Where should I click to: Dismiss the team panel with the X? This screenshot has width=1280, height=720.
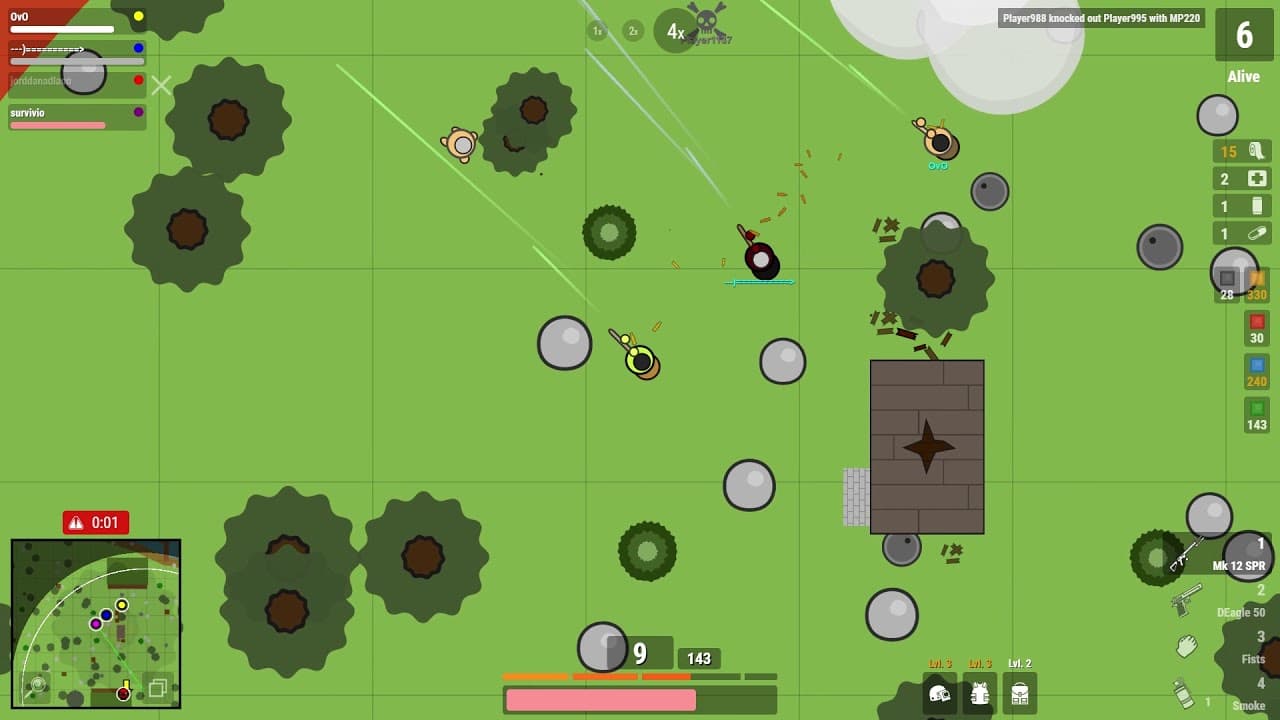161,86
